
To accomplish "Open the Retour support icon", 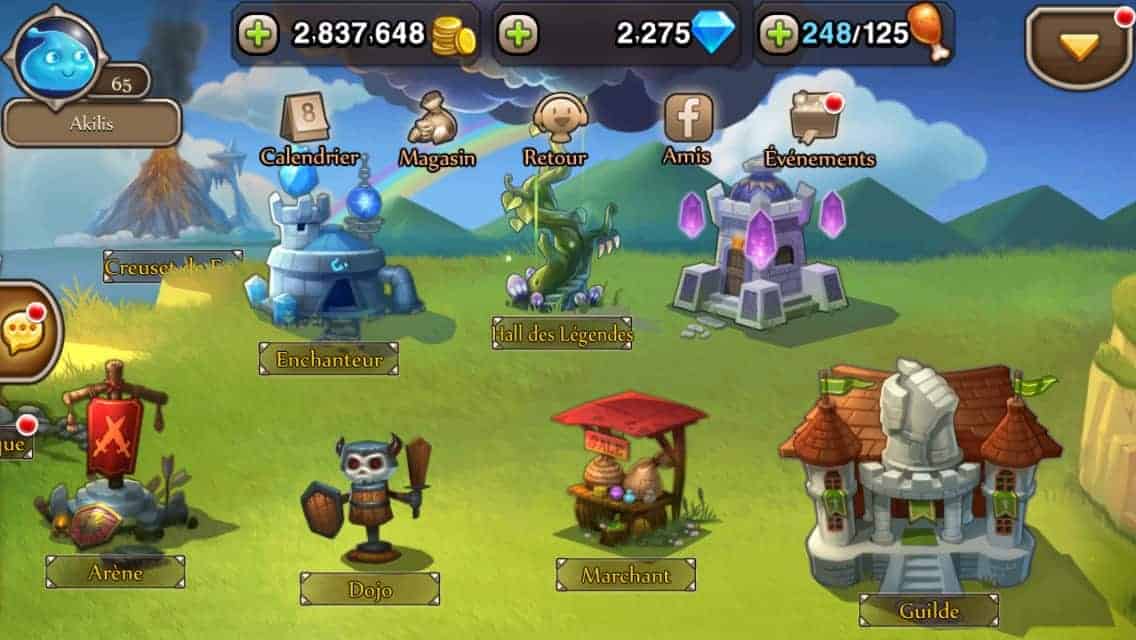I will tap(555, 125).
